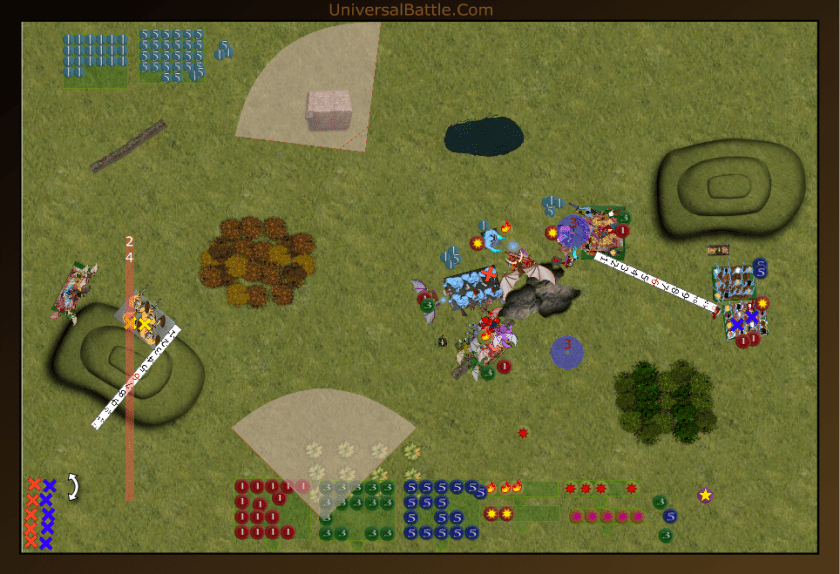Click the white curved rotate arrow icon
The width and height of the screenshot is (840, 574).
click(x=72, y=487)
